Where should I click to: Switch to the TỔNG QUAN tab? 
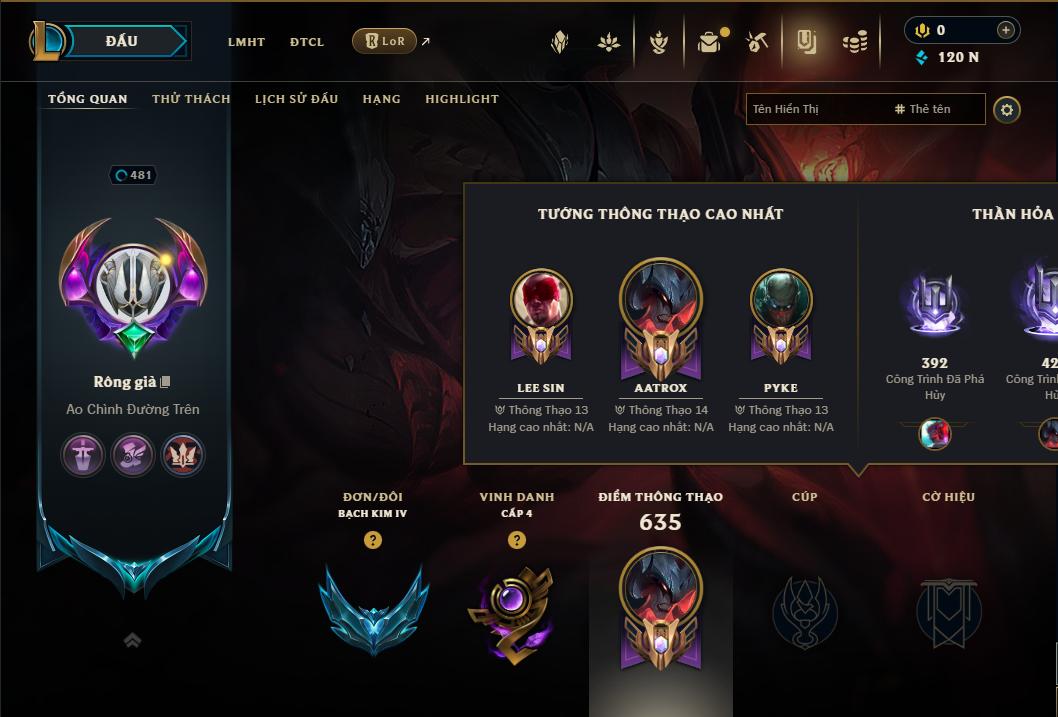[88, 99]
